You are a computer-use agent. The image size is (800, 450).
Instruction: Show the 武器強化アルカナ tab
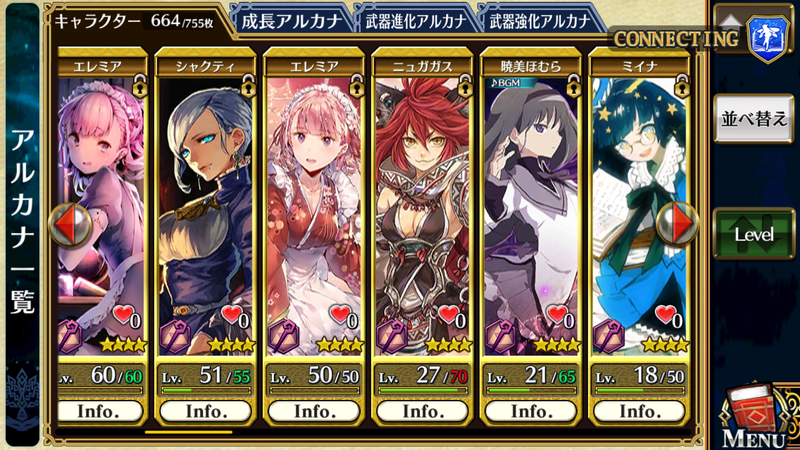[538, 20]
